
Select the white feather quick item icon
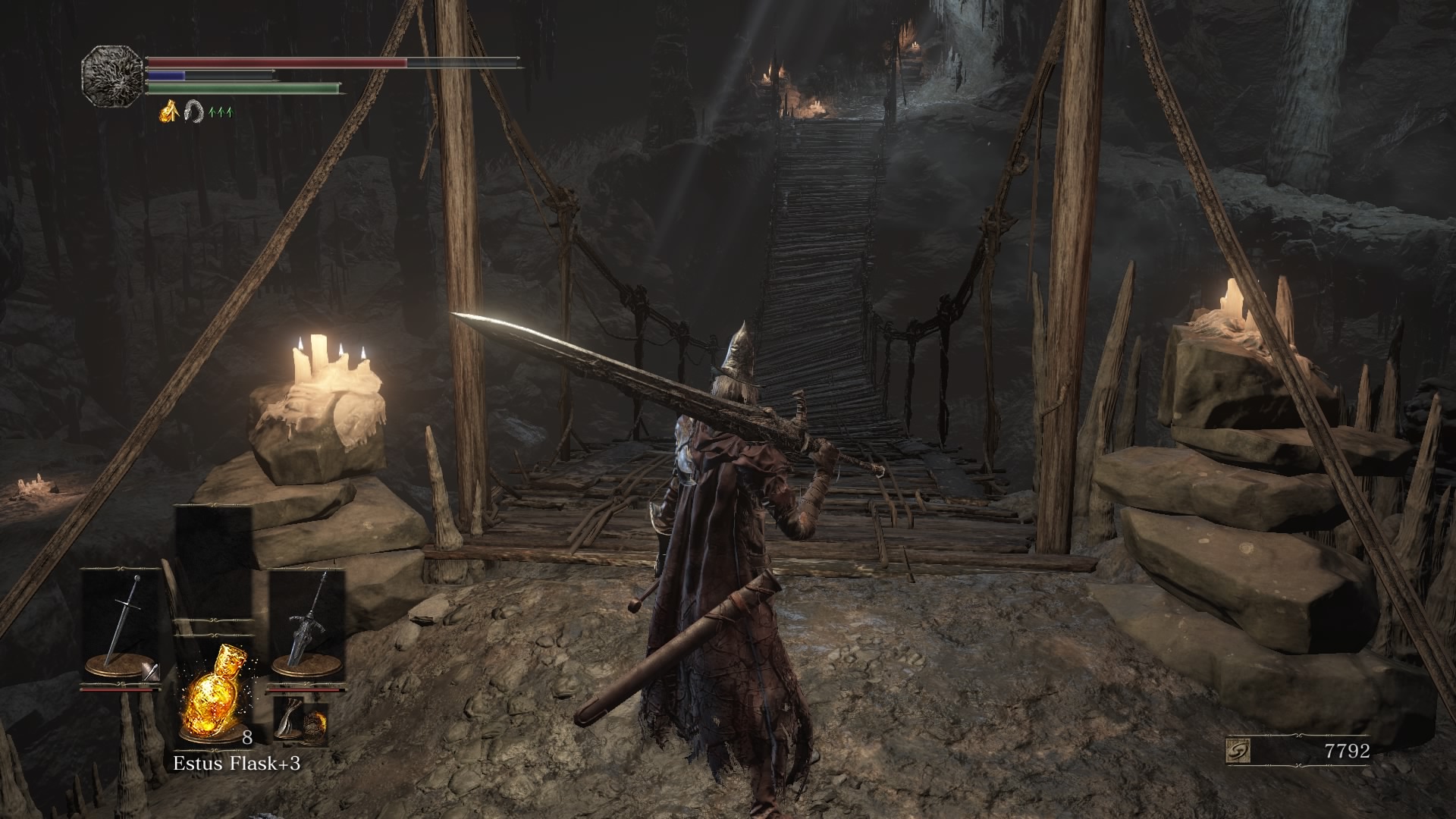point(288,717)
